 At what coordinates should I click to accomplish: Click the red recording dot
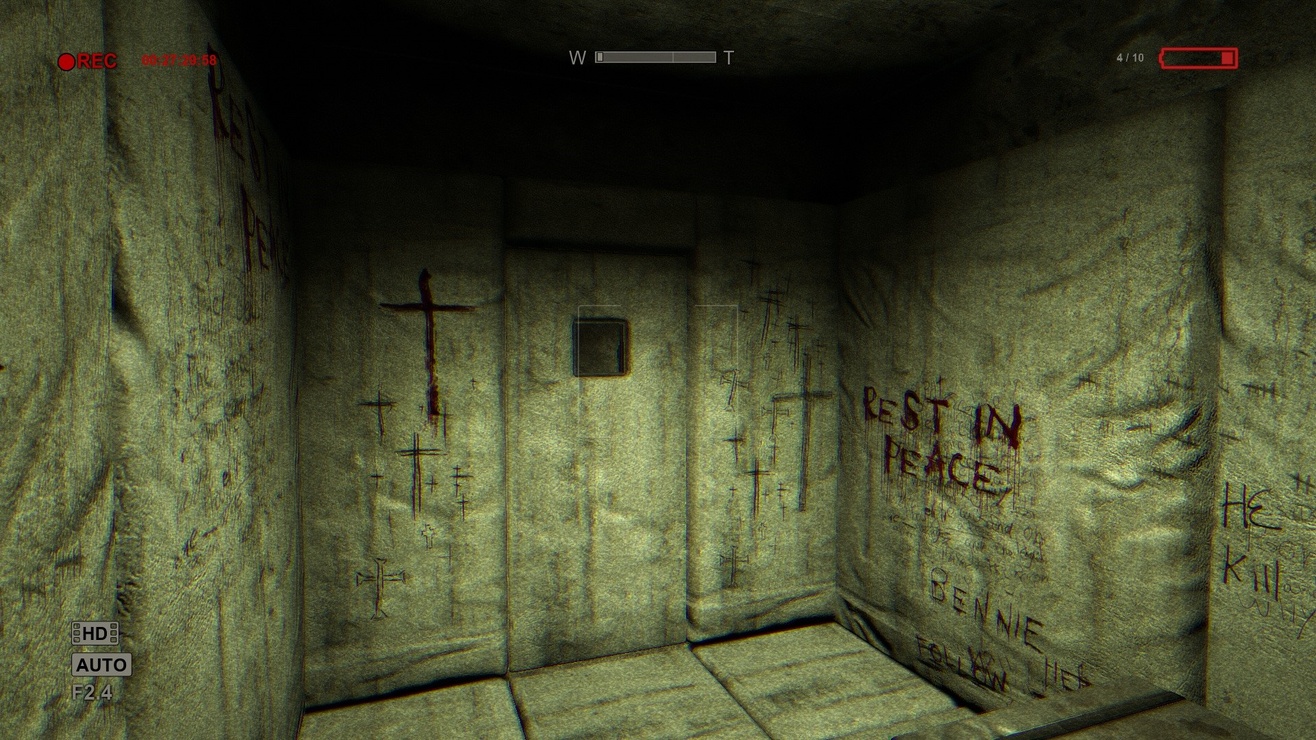[x=66, y=62]
